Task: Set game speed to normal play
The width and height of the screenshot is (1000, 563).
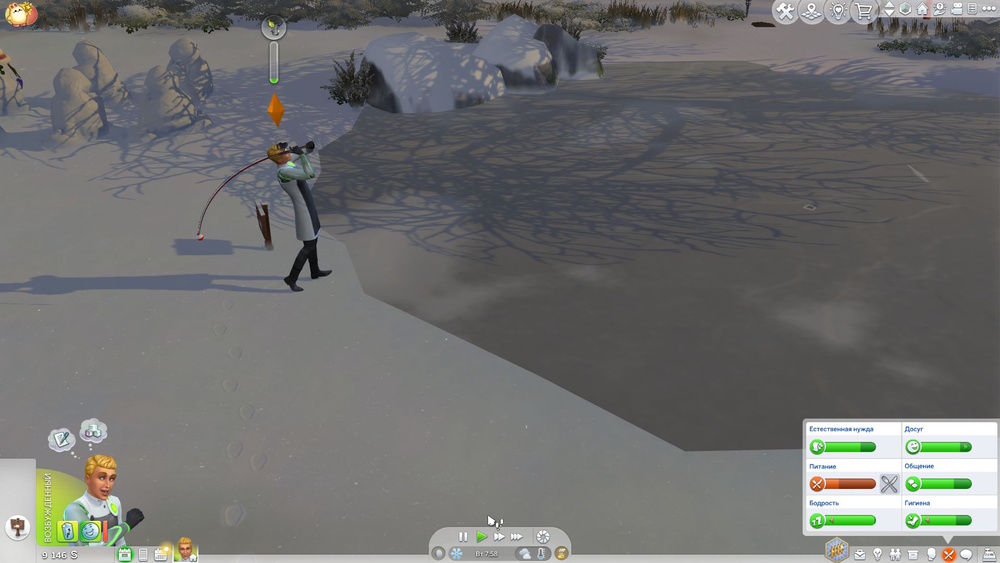Action: [481, 537]
